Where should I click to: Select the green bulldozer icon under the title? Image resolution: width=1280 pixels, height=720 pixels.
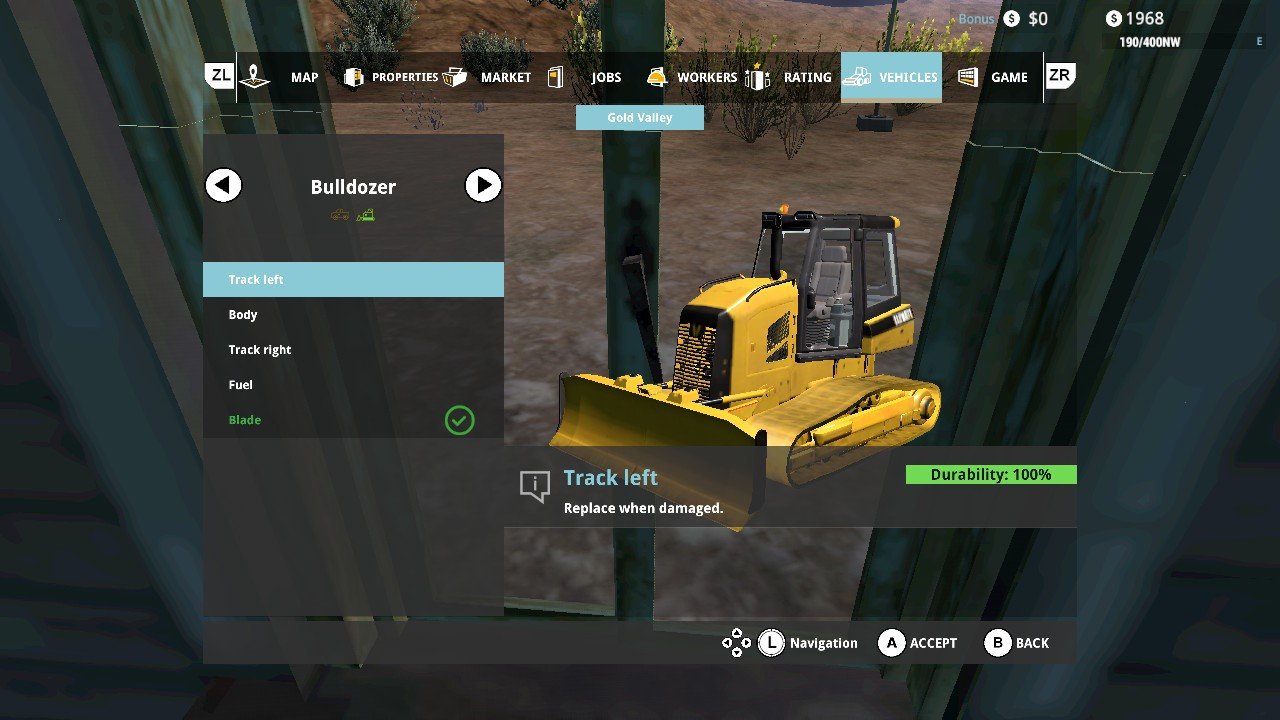(x=366, y=214)
